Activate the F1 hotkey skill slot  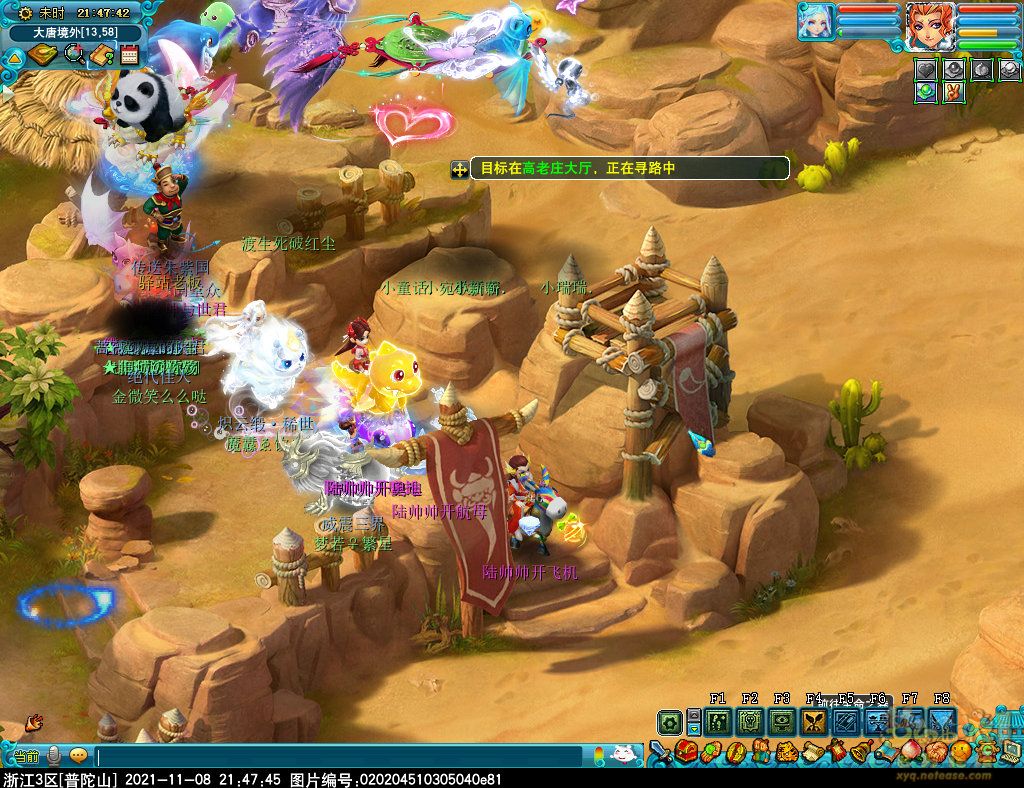(717, 722)
